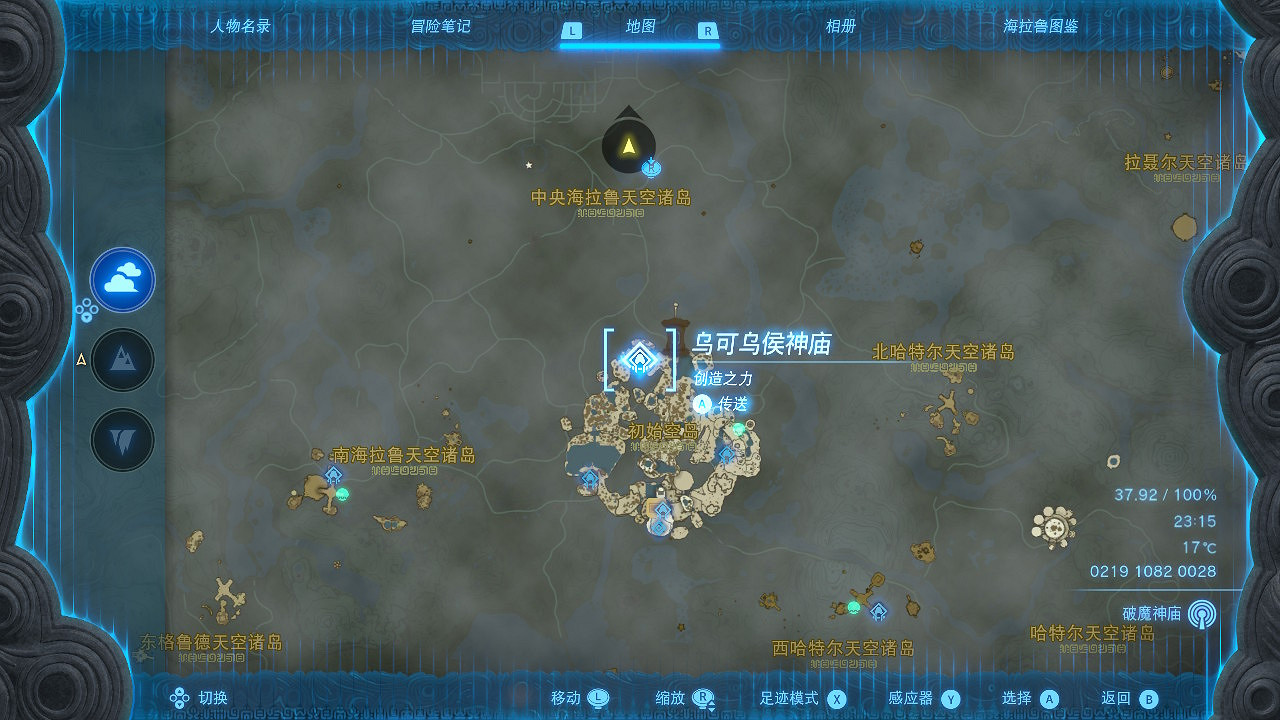Image resolution: width=1280 pixels, height=720 pixels.
Task: Select the surface mountain layer icon
Action: coord(122,359)
